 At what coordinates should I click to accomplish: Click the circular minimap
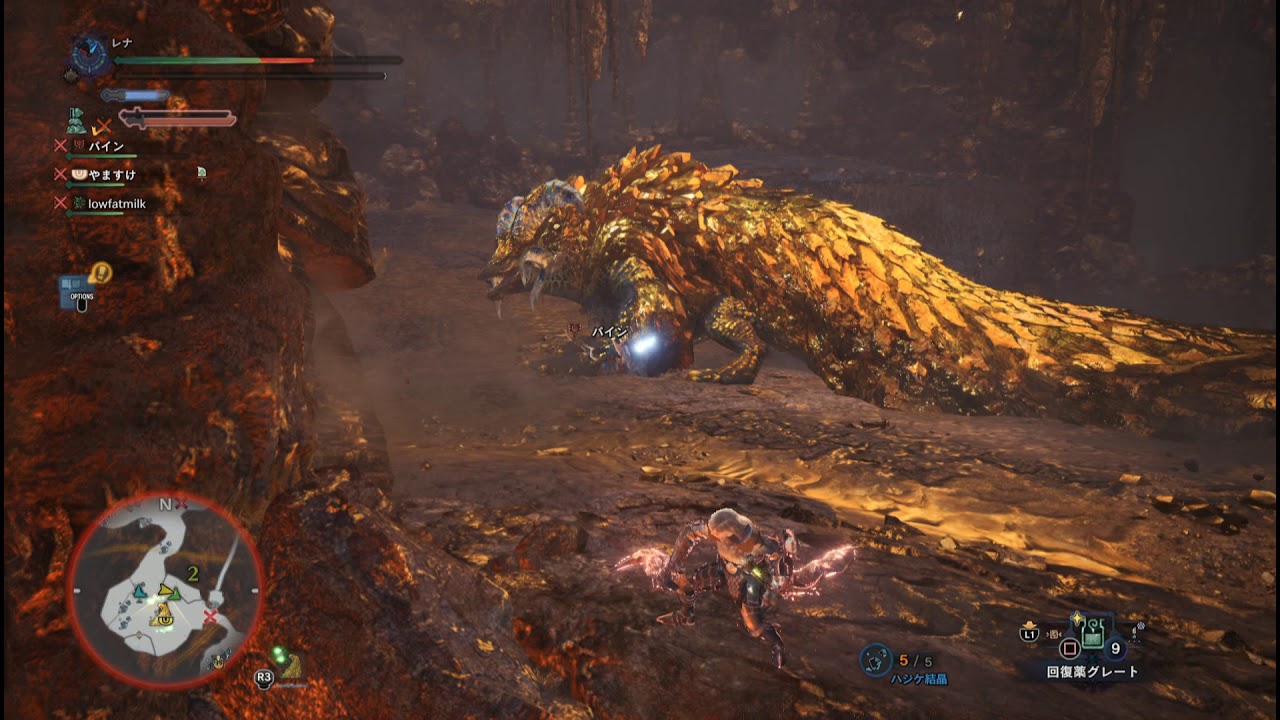165,590
